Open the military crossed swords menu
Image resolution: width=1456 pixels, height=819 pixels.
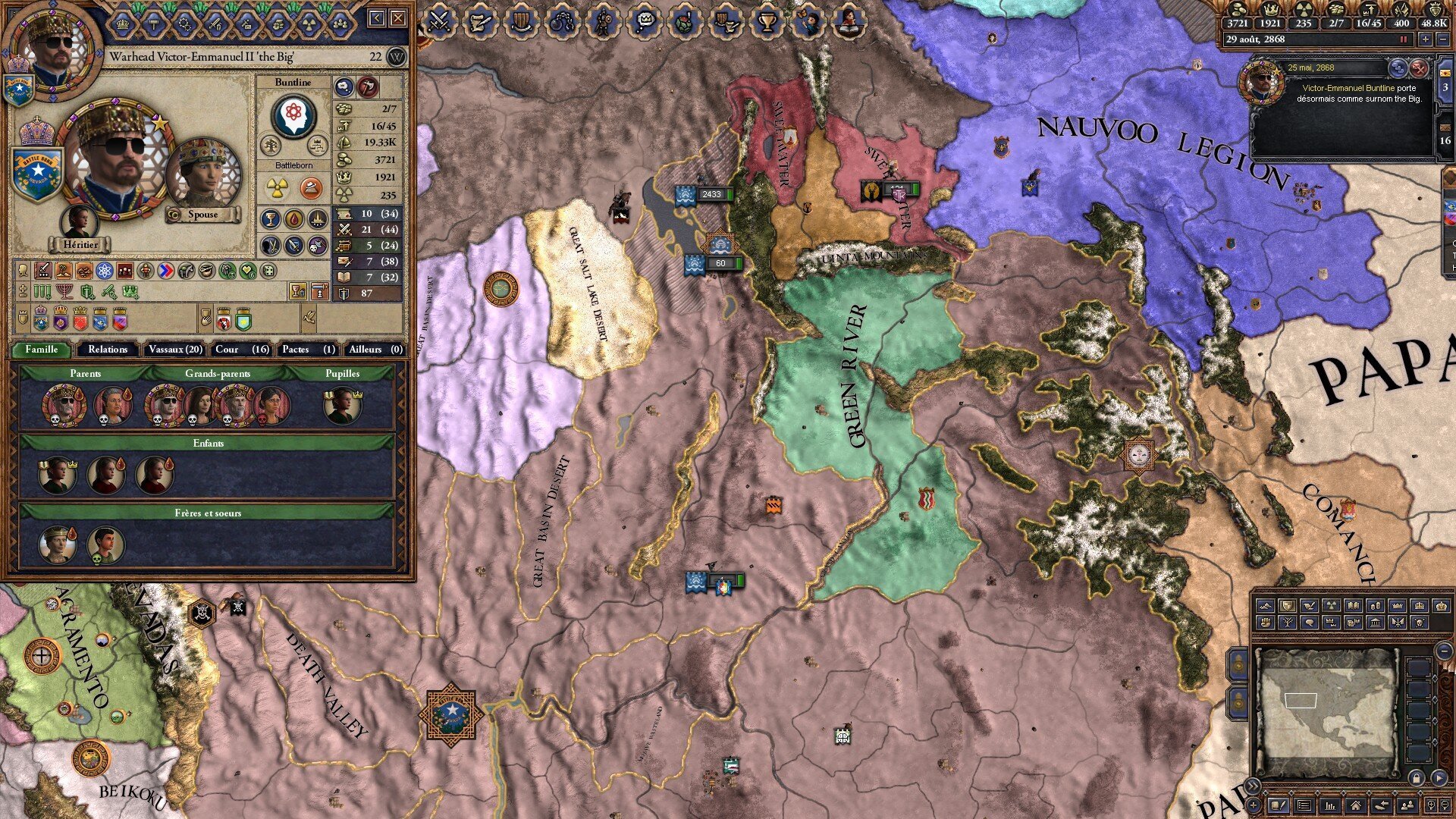coord(439,21)
